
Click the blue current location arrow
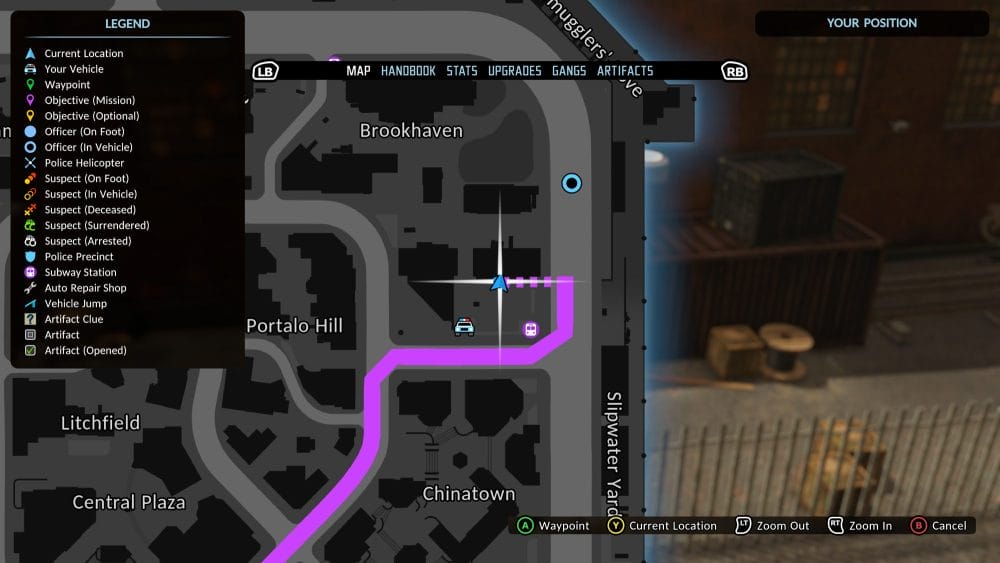click(x=500, y=283)
